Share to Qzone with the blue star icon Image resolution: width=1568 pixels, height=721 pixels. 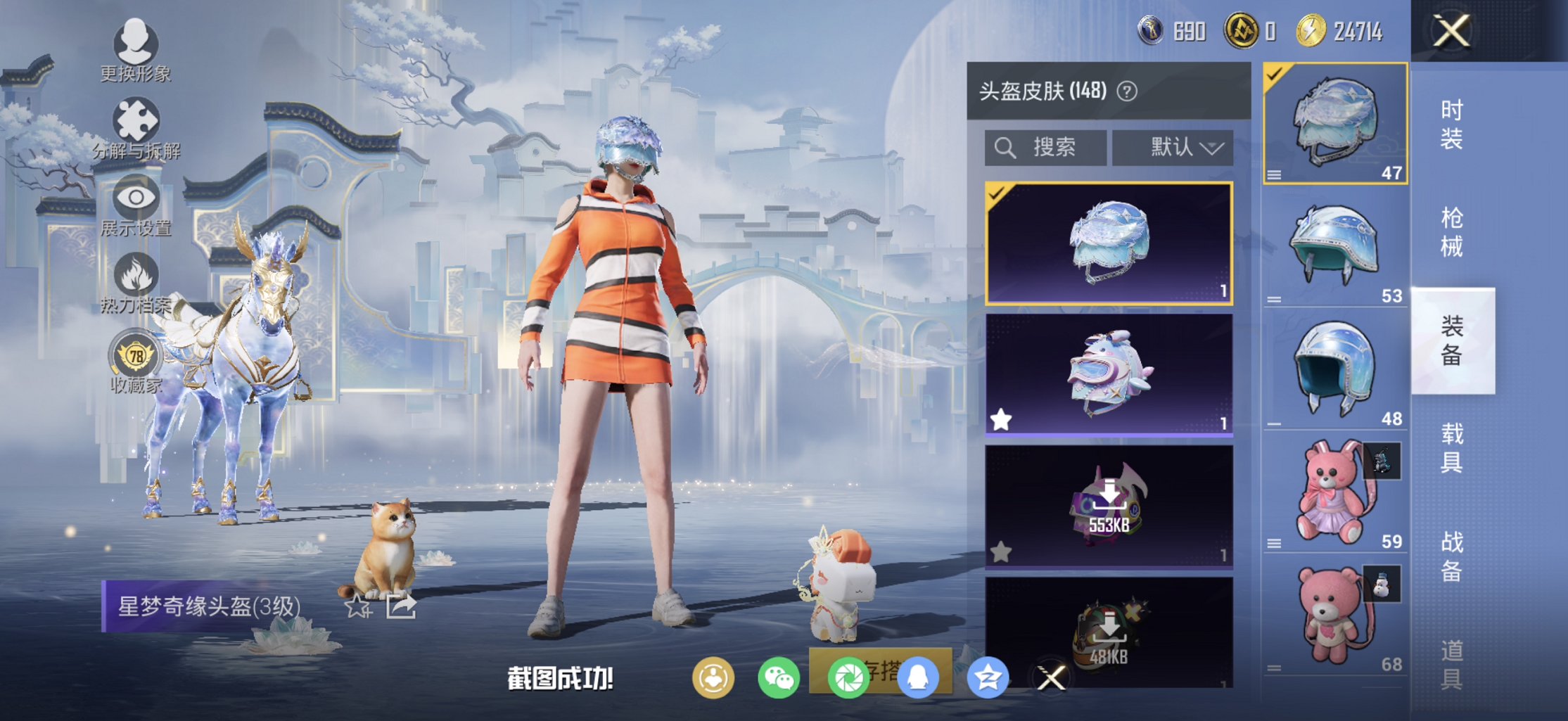click(x=988, y=677)
